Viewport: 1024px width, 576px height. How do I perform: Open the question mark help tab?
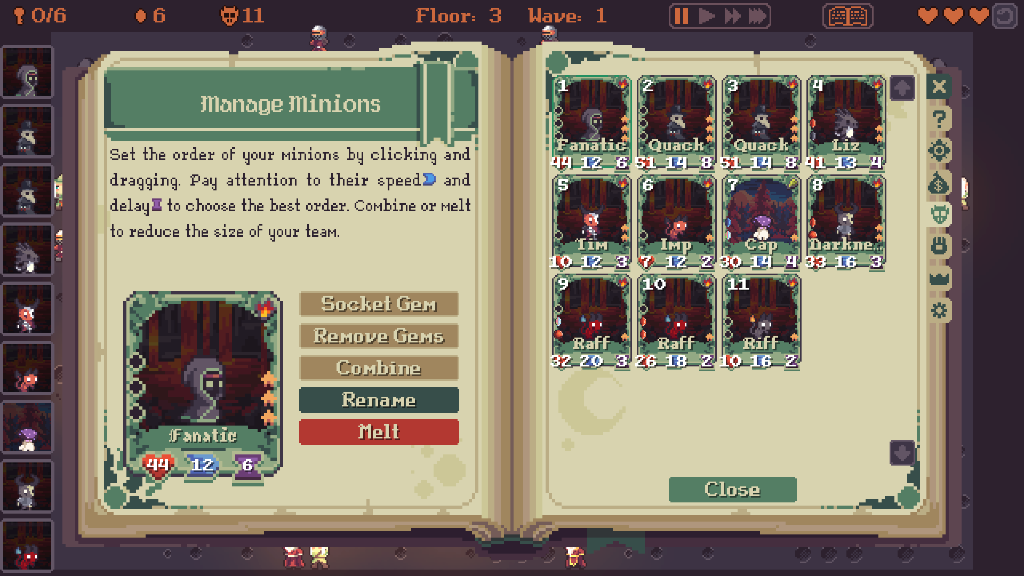point(938,119)
